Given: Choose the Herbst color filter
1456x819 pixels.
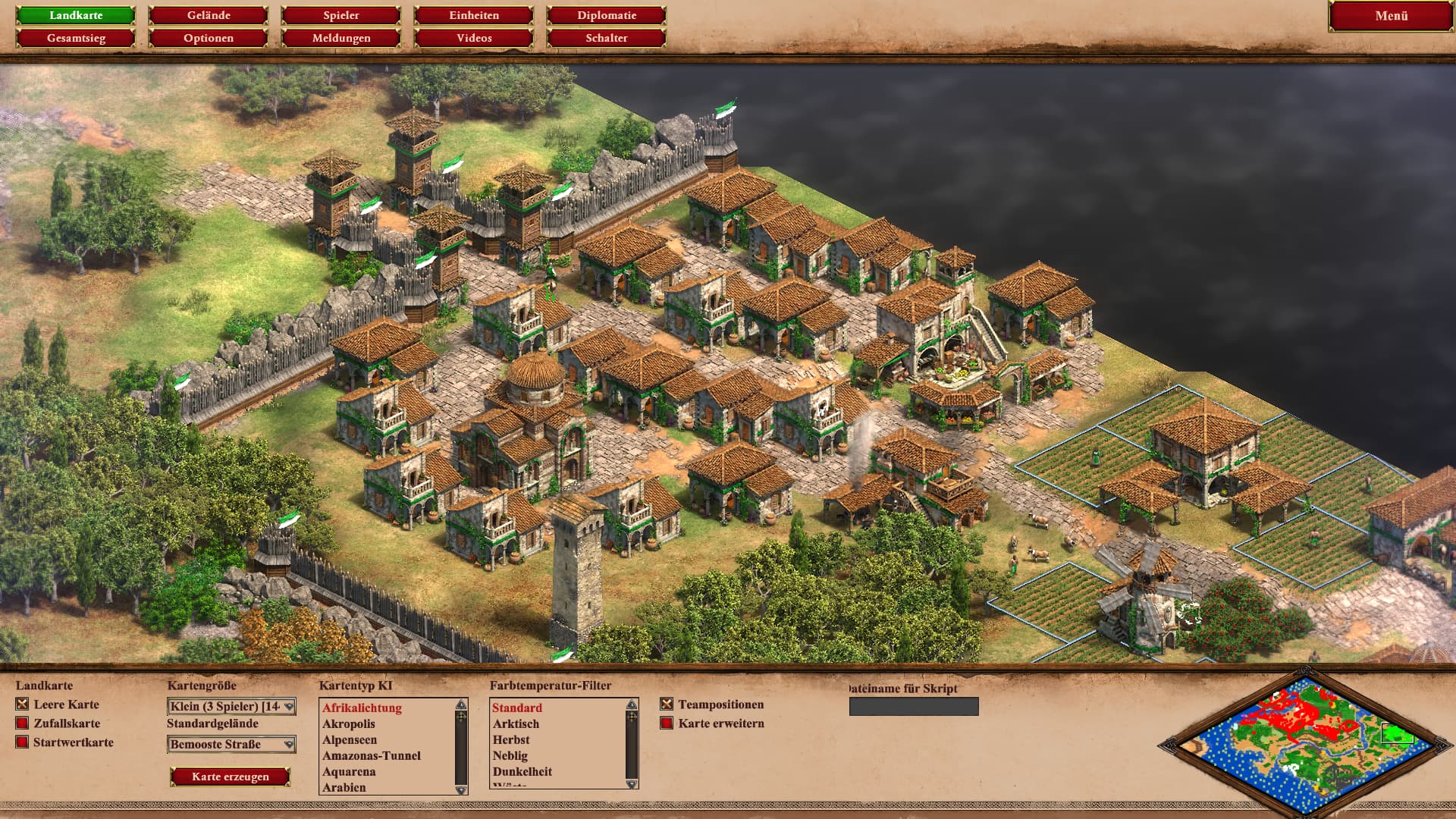Looking at the screenshot, I should tap(511, 740).
